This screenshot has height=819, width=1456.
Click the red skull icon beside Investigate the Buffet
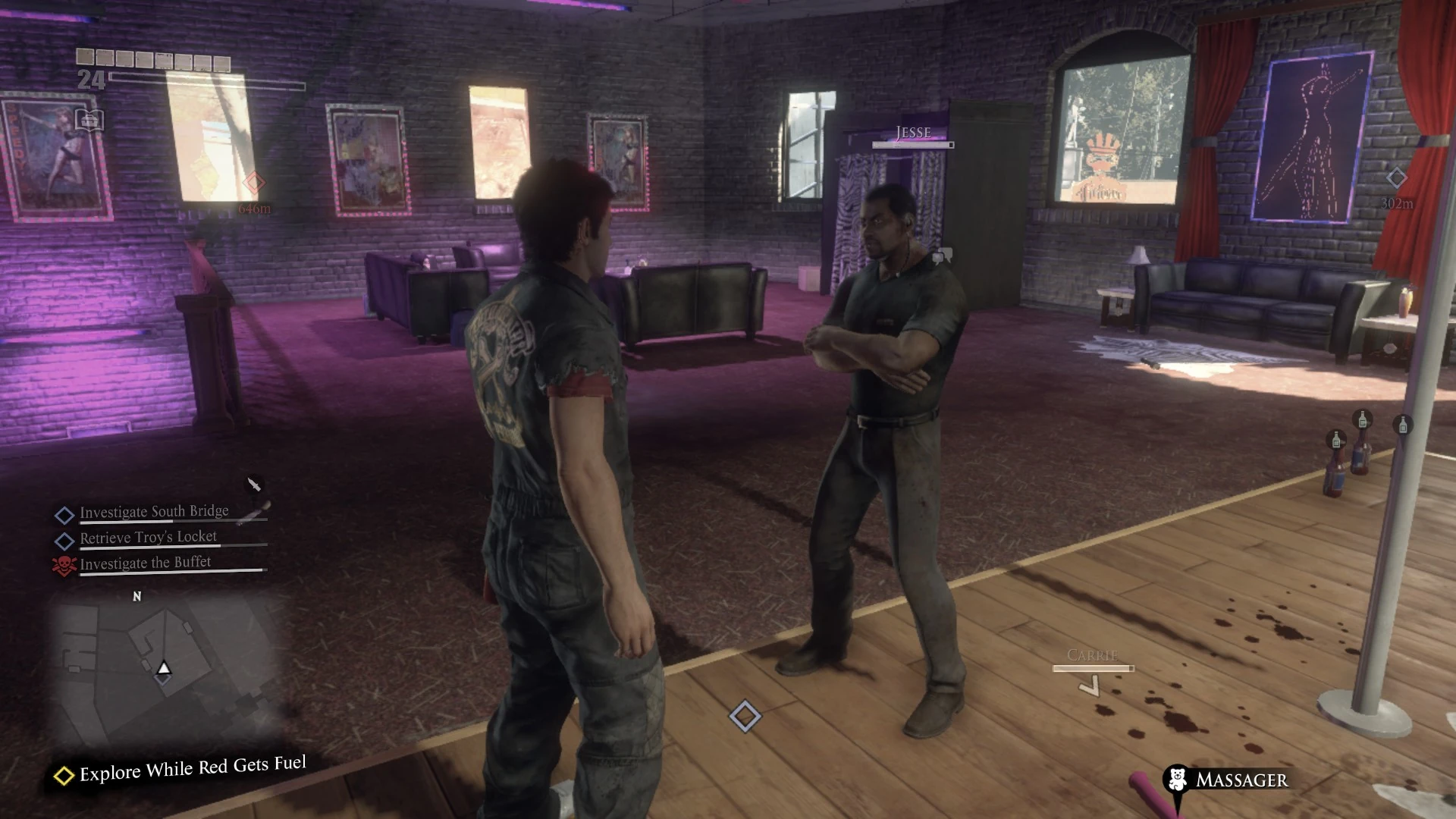point(65,563)
